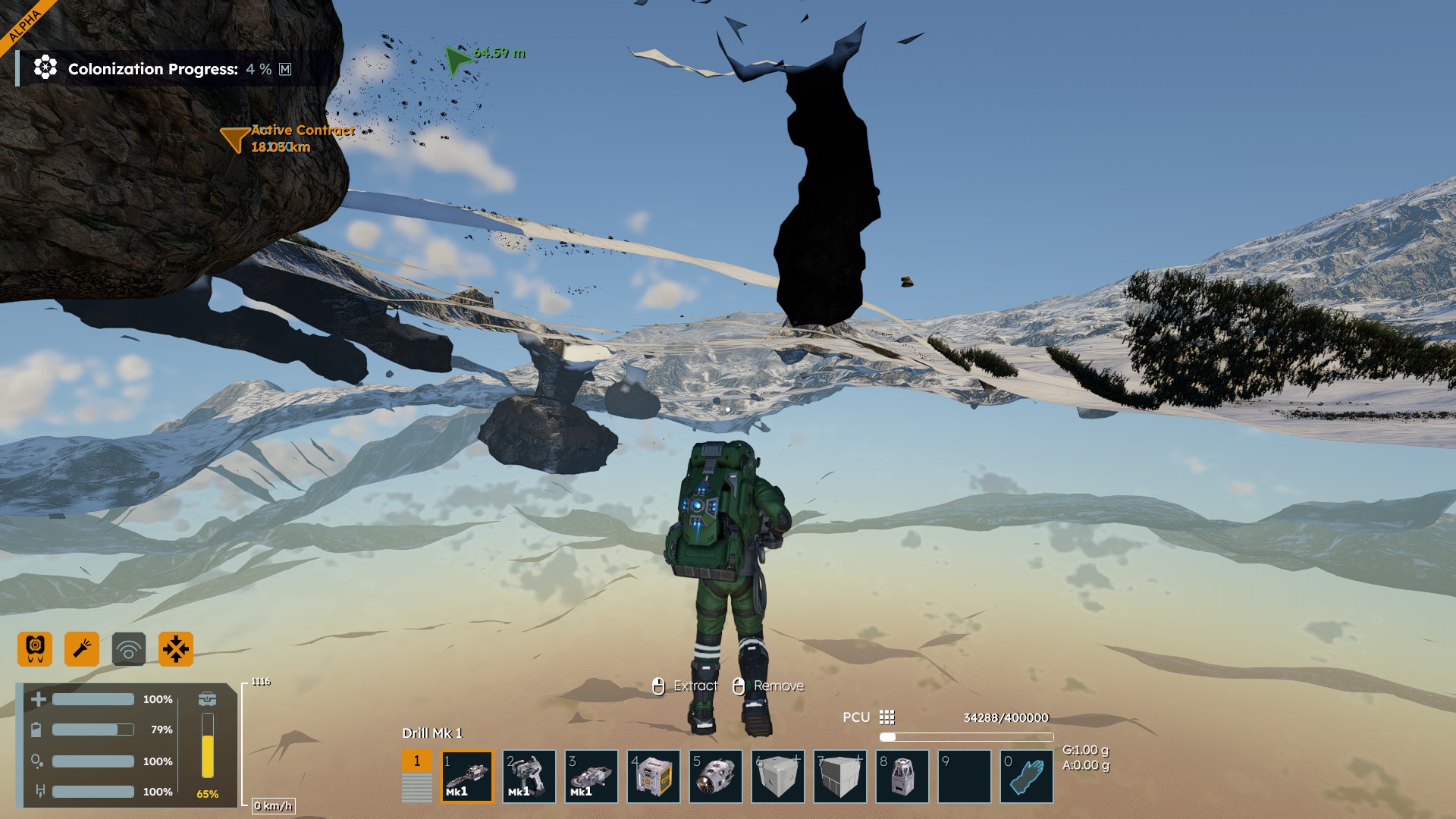Pick the thruster block in slot 5
The image size is (1456, 819).
point(716,777)
